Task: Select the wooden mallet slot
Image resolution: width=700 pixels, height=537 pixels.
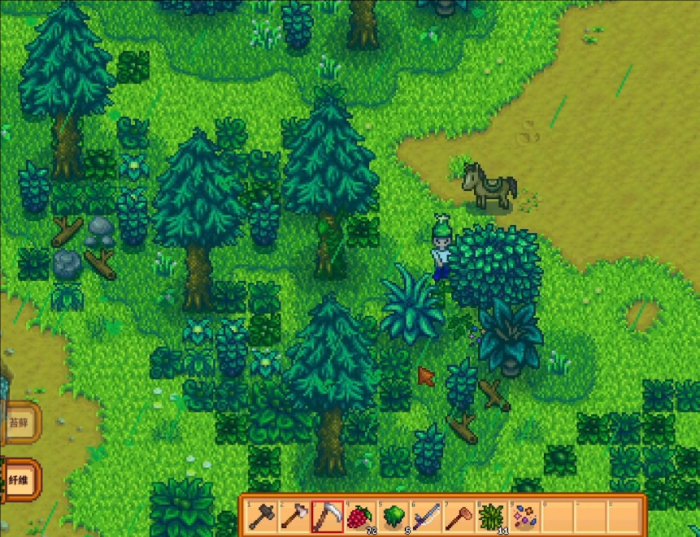Action: tap(458, 516)
